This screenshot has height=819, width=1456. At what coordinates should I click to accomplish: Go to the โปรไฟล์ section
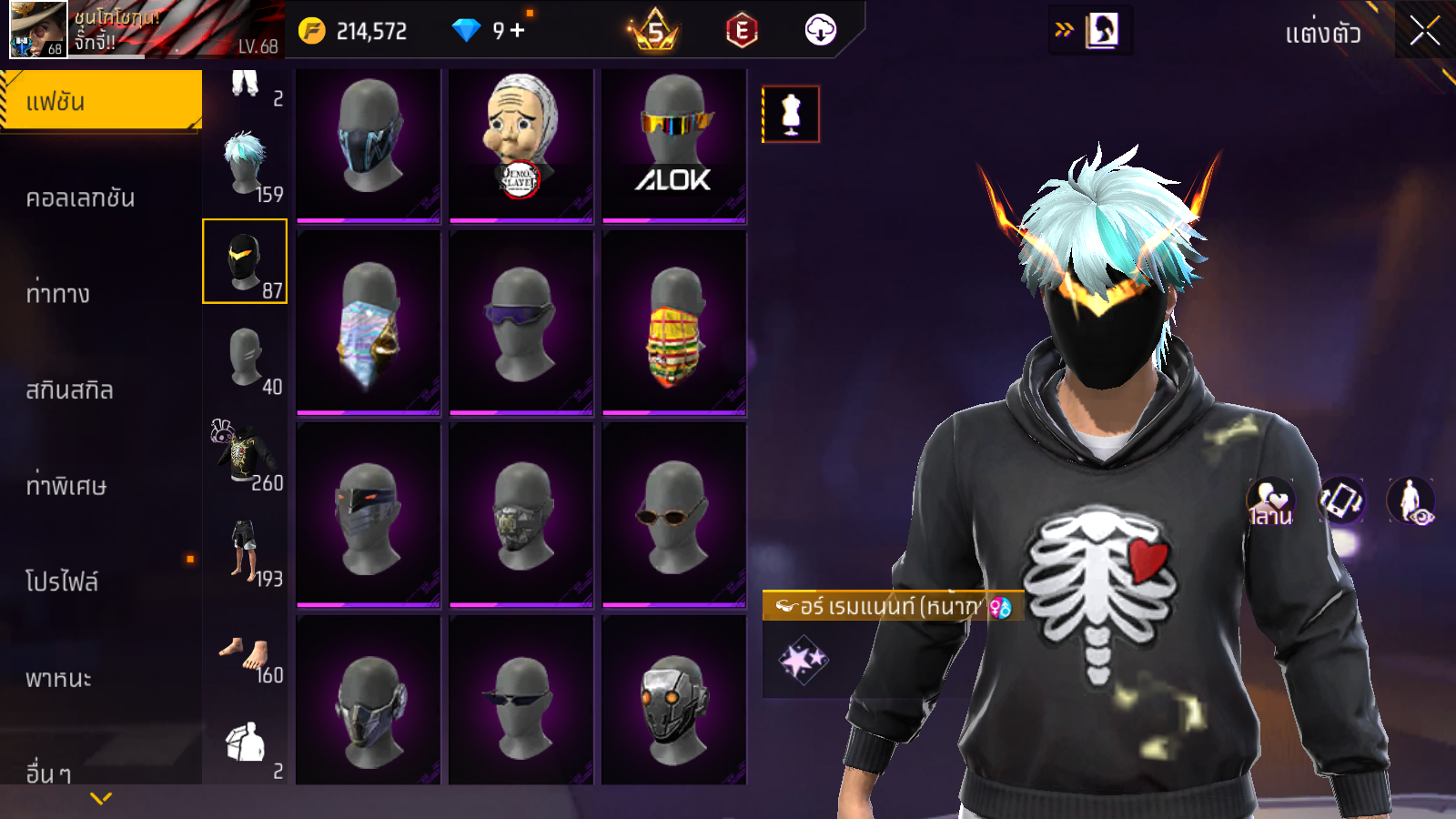(62, 581)
